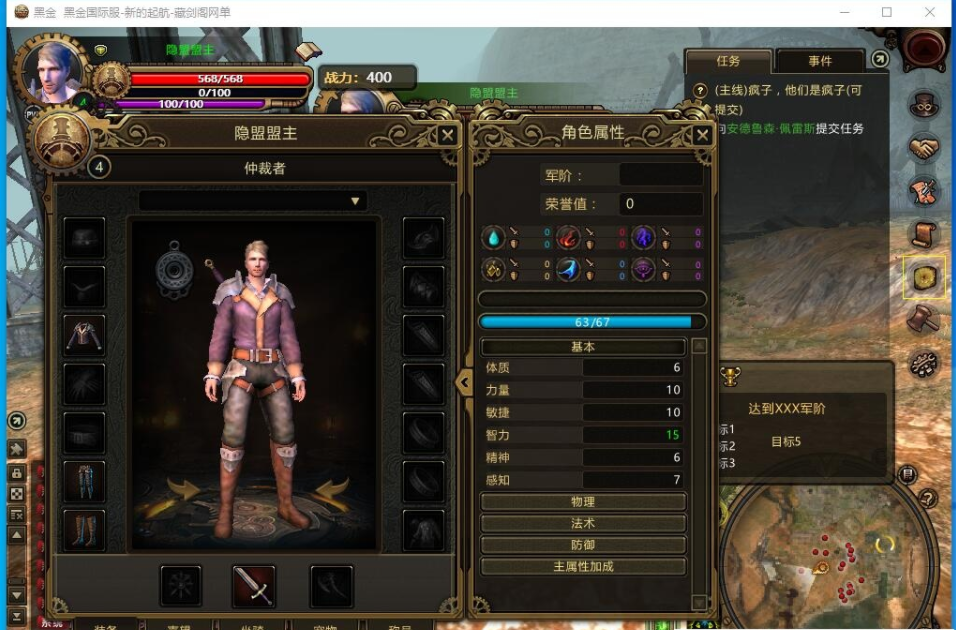Switch to the 事件 tab
The width and height of the screenshot is (956, 630).
point(820,61)
